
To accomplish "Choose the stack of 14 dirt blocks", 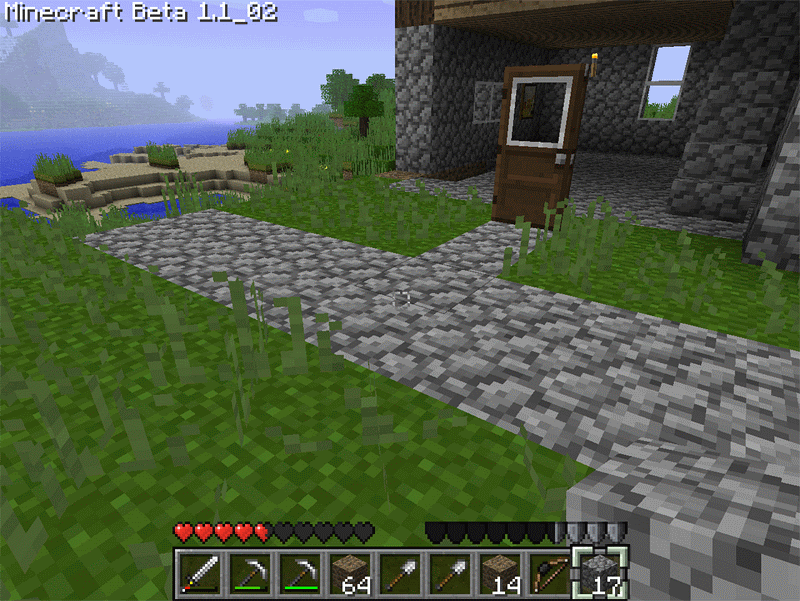I will pos(498,574).
